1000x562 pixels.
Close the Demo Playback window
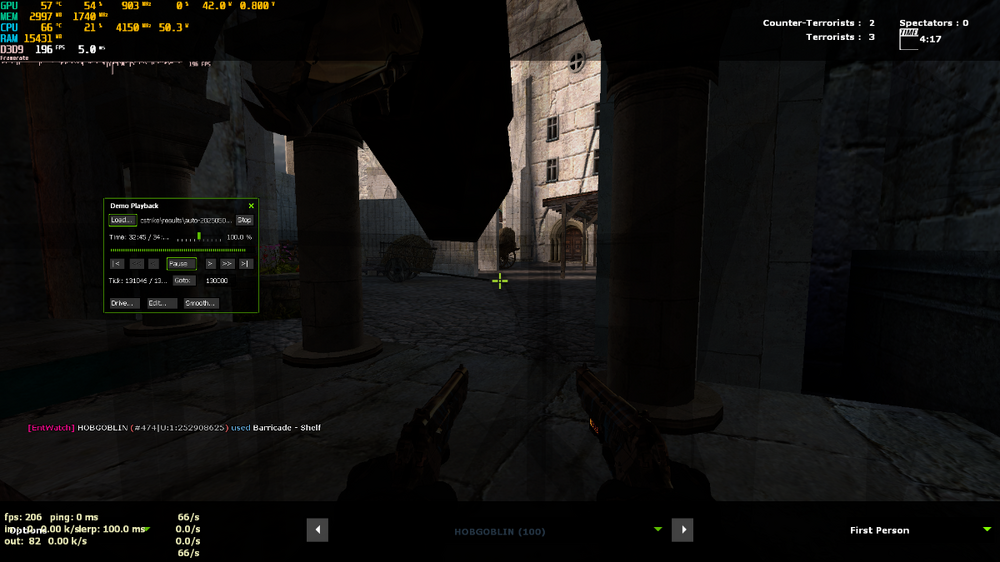(251, 206)
